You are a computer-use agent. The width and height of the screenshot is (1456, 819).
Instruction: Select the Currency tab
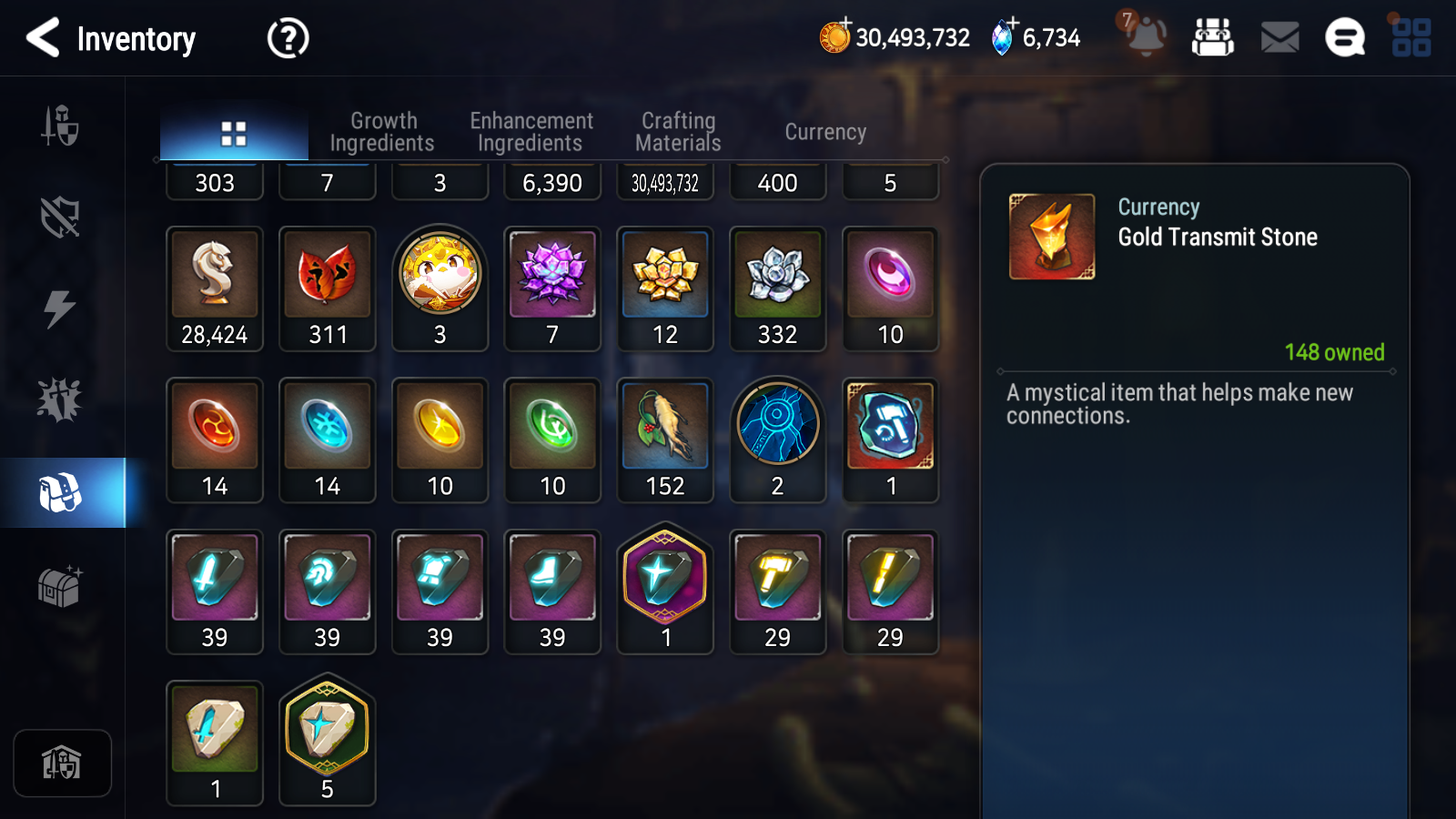[x=825, y=132]
